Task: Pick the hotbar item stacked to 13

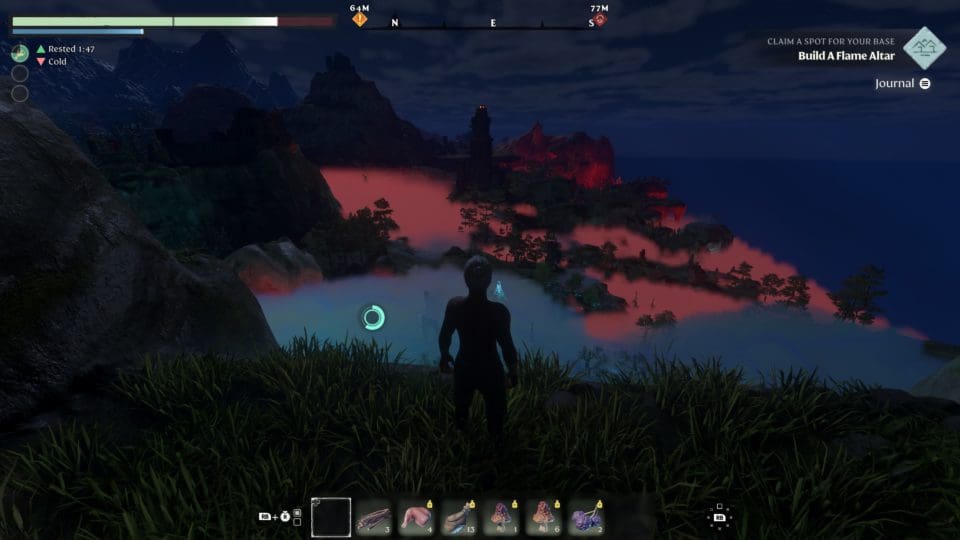Action: (x=460, y=517)
